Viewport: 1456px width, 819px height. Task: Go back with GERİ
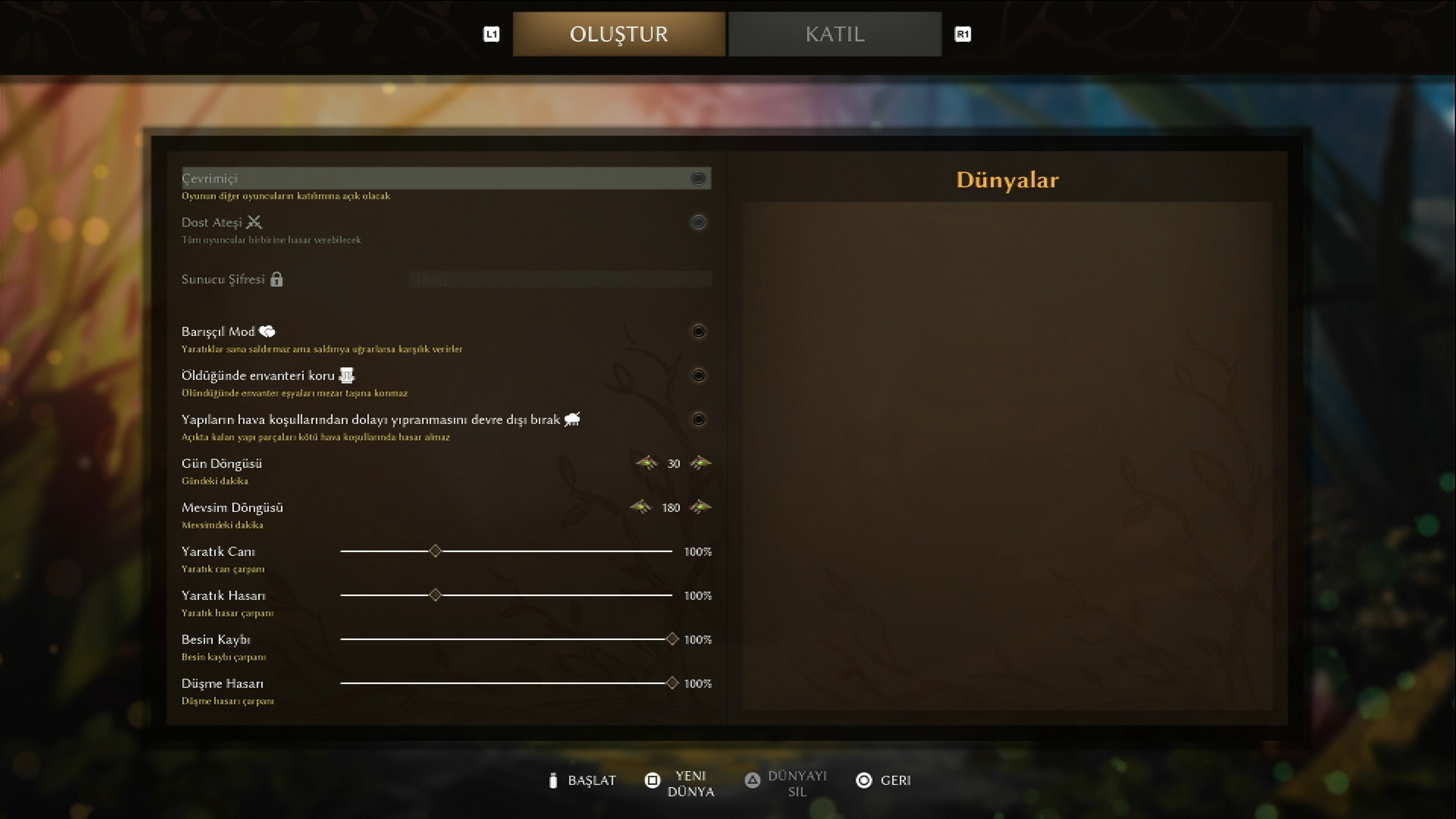[x=884, y=780]
